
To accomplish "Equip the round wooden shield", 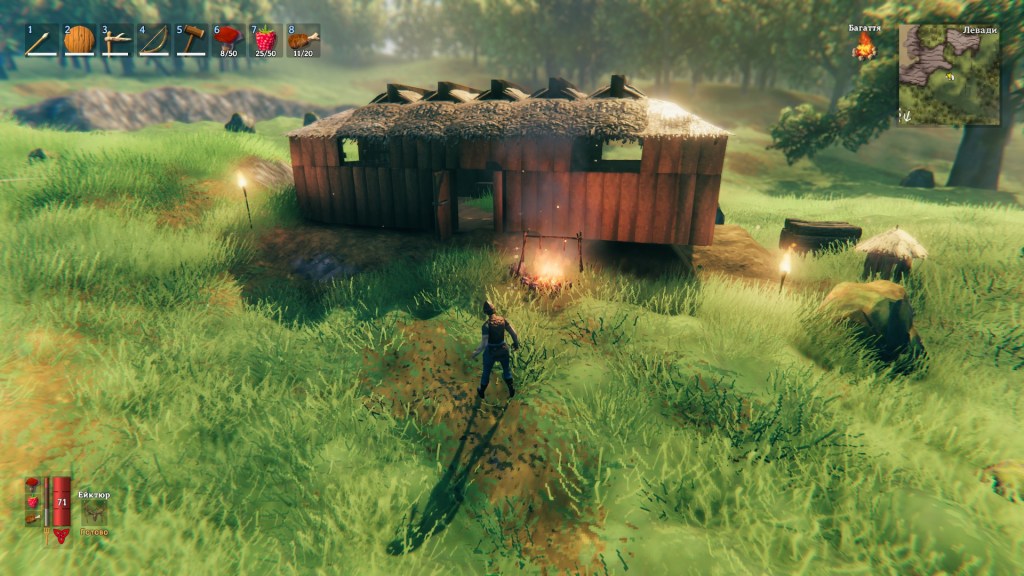I will (x=79, y=40).
